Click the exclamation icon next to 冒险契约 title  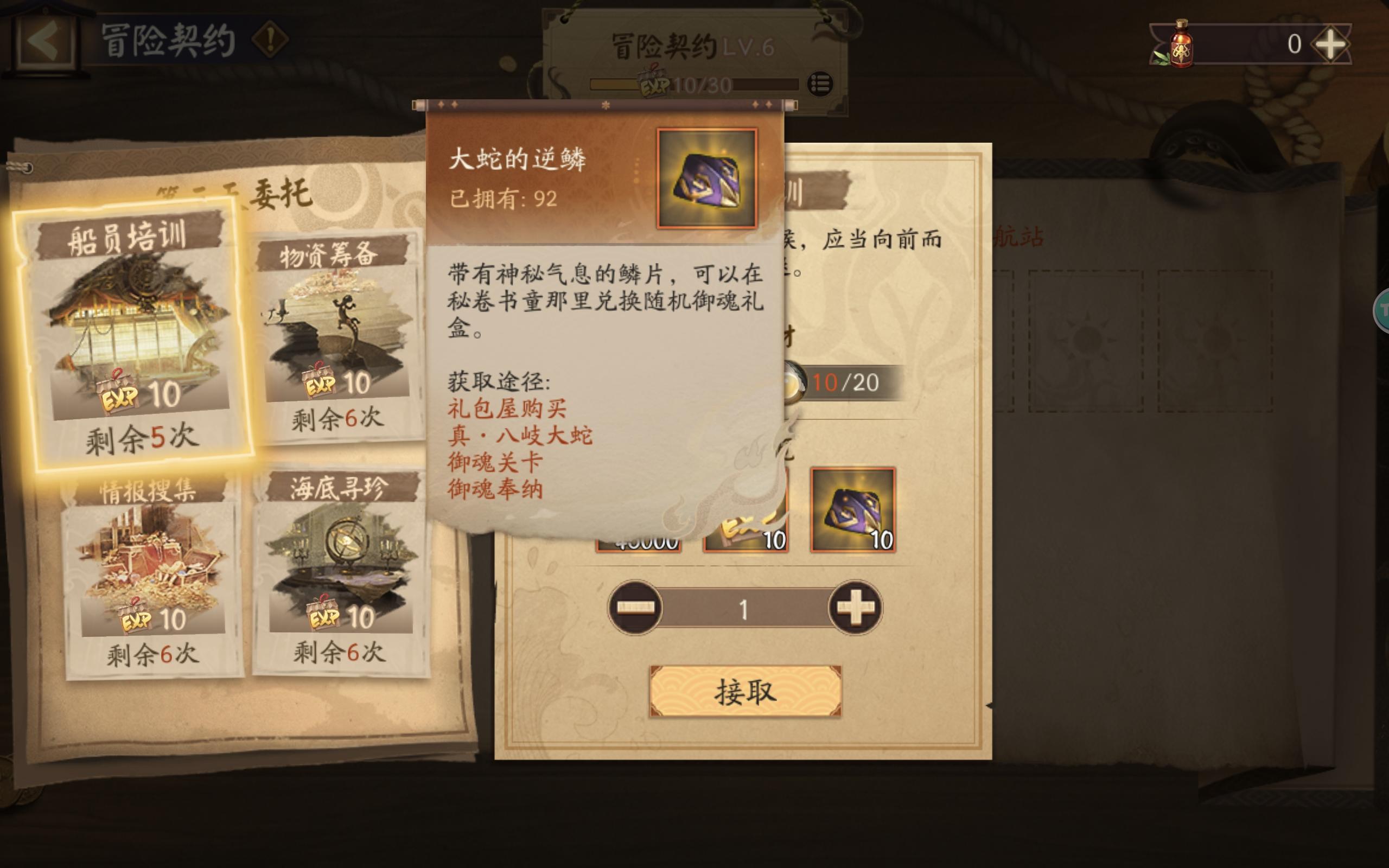point(271,39)
